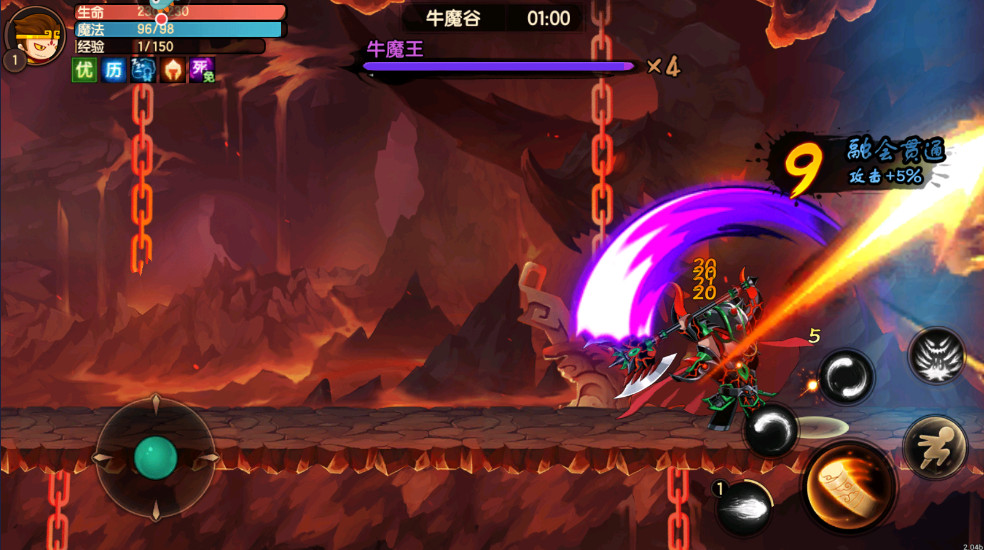Trigger the lower white swirl orb skill
The image size is (984, 550).
pyautogui.click(x=771, y=430)
